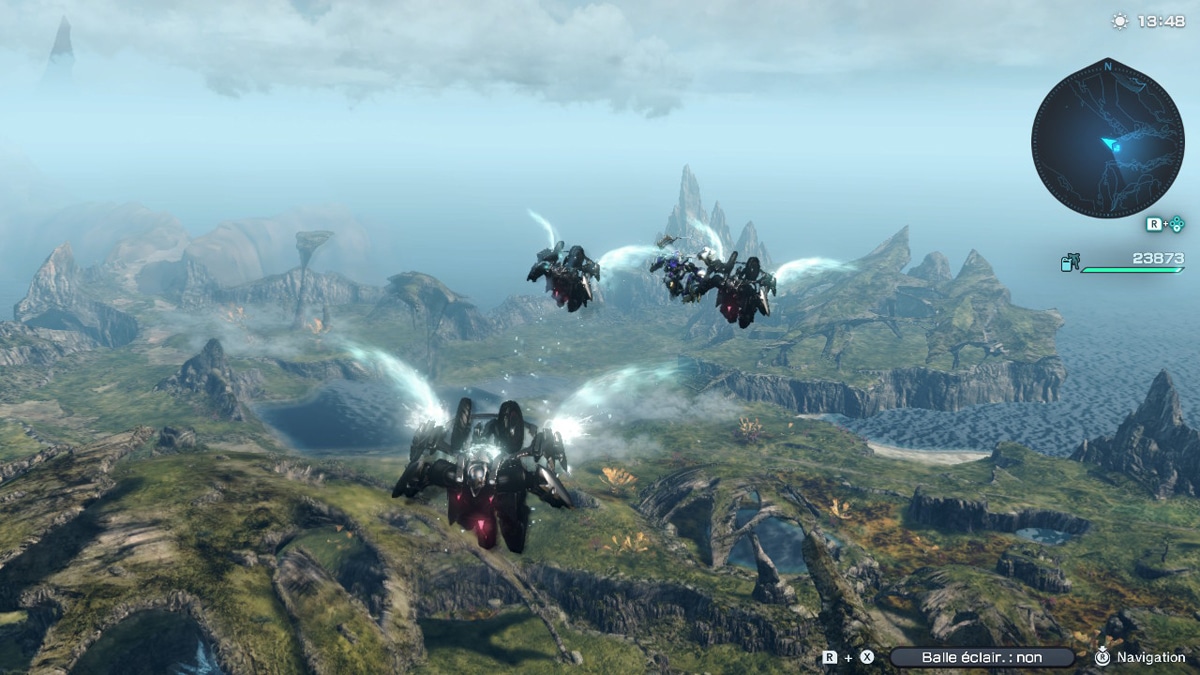1200x675 pixels.
Task: Activate the Navigation option
Action: pos(1140,657)
